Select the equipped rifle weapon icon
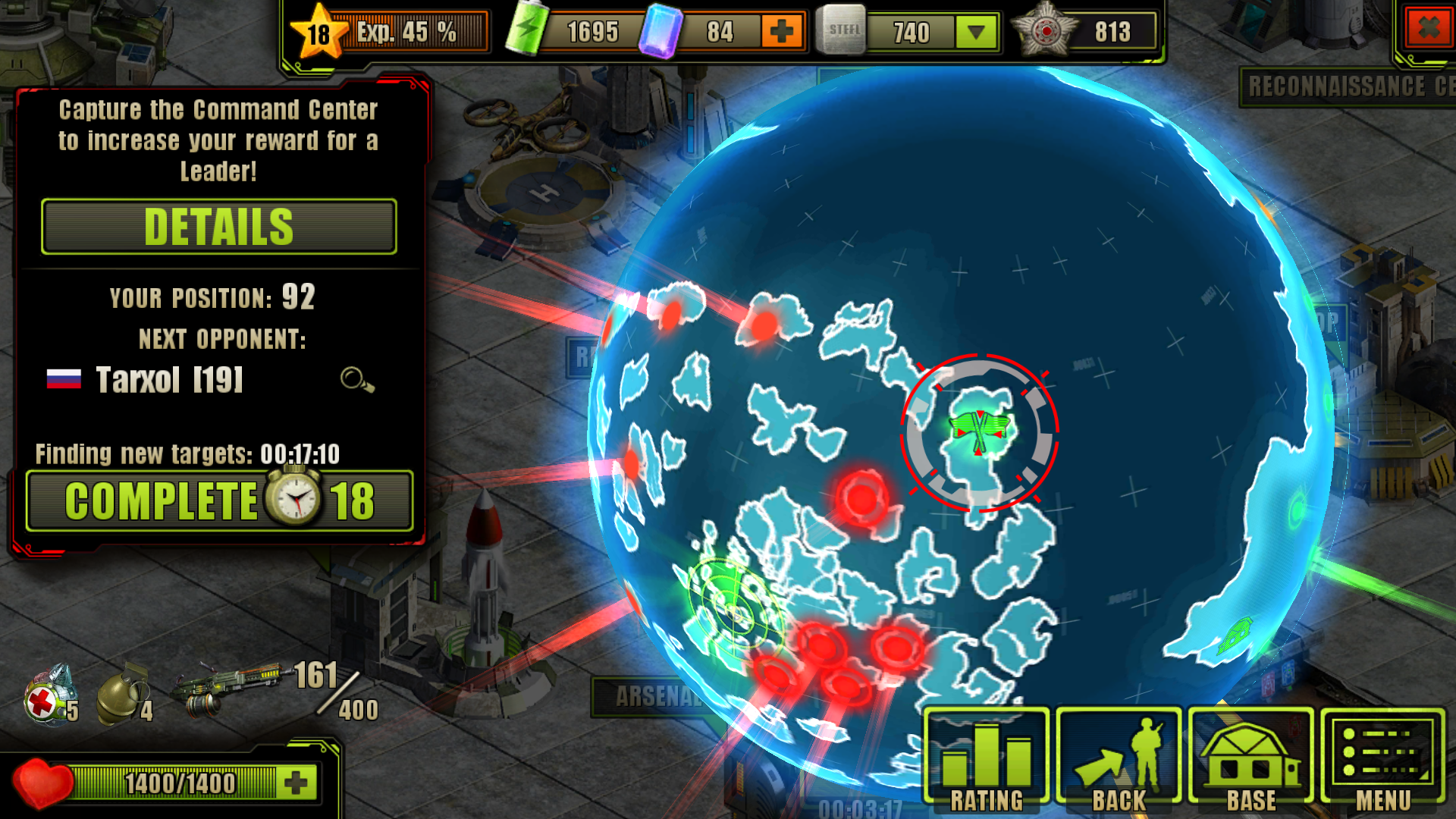 (x=227, y=686)
